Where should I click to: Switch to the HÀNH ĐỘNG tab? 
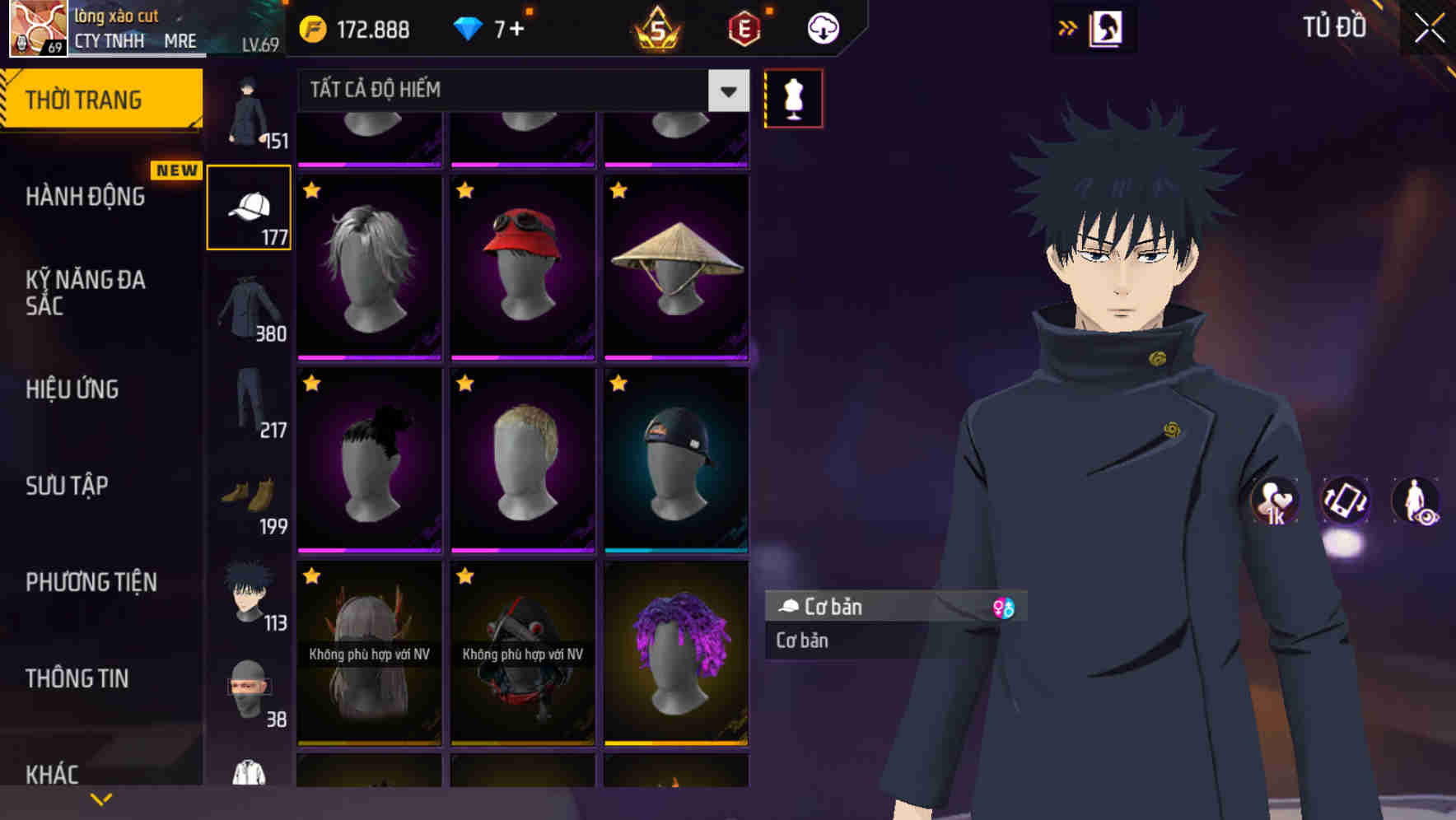(83, 197)
